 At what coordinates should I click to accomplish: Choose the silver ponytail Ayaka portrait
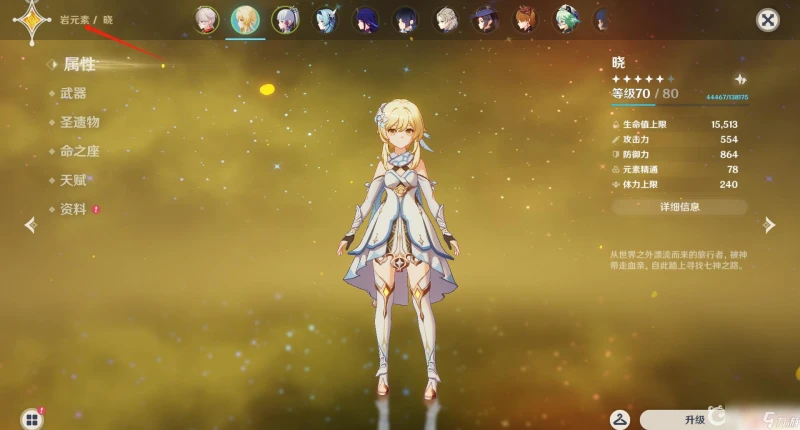click(x=285, y=19)
